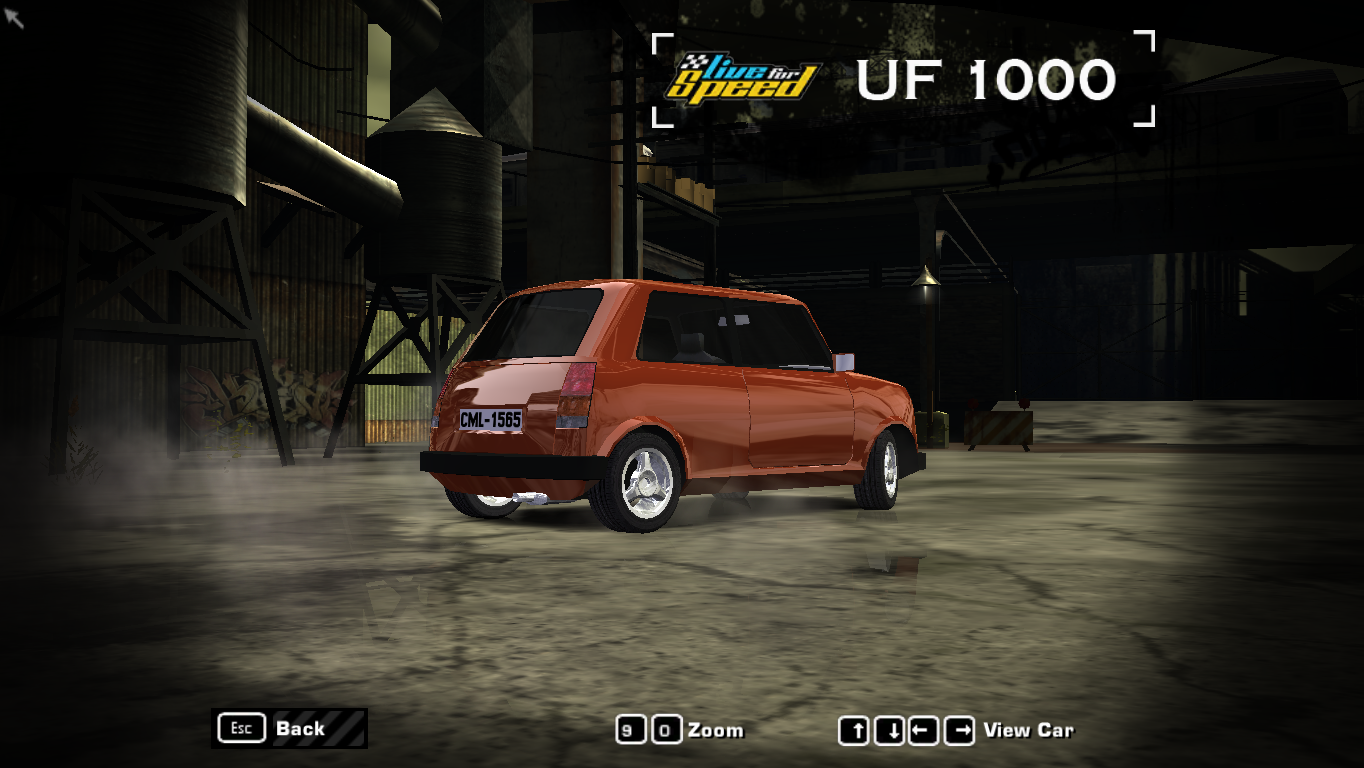The height and width of the screenshot is (768, 1364).
Task: Click the Esc key icon
Action: point(239,728)
